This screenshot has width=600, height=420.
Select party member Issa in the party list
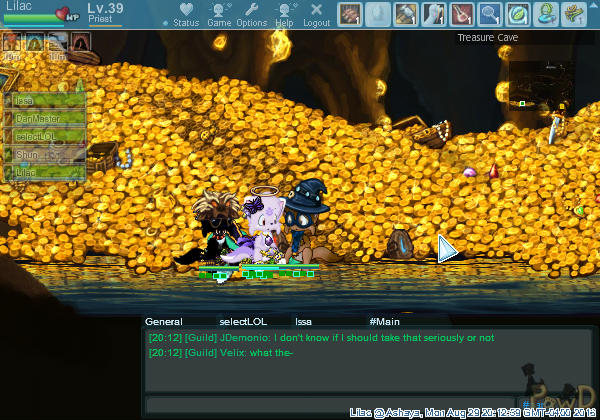pos(44,100)
